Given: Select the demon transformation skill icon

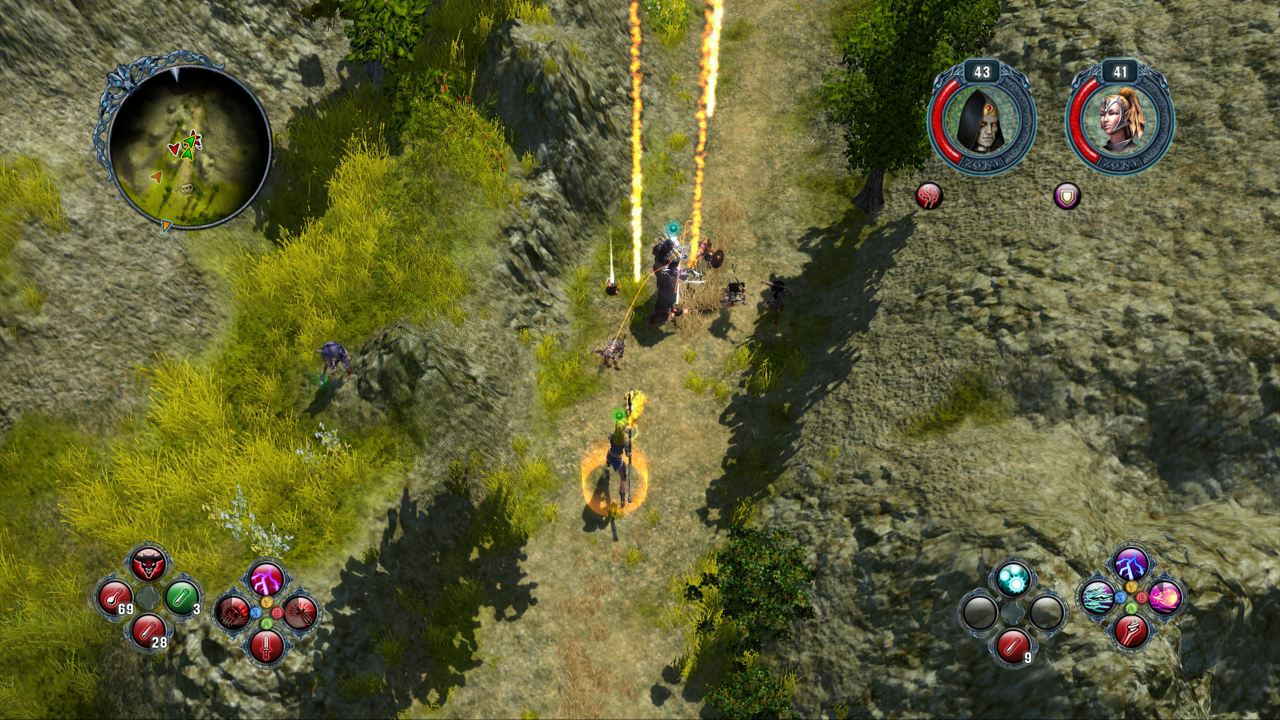Looking at the screenshot, I should coord(148,566).
